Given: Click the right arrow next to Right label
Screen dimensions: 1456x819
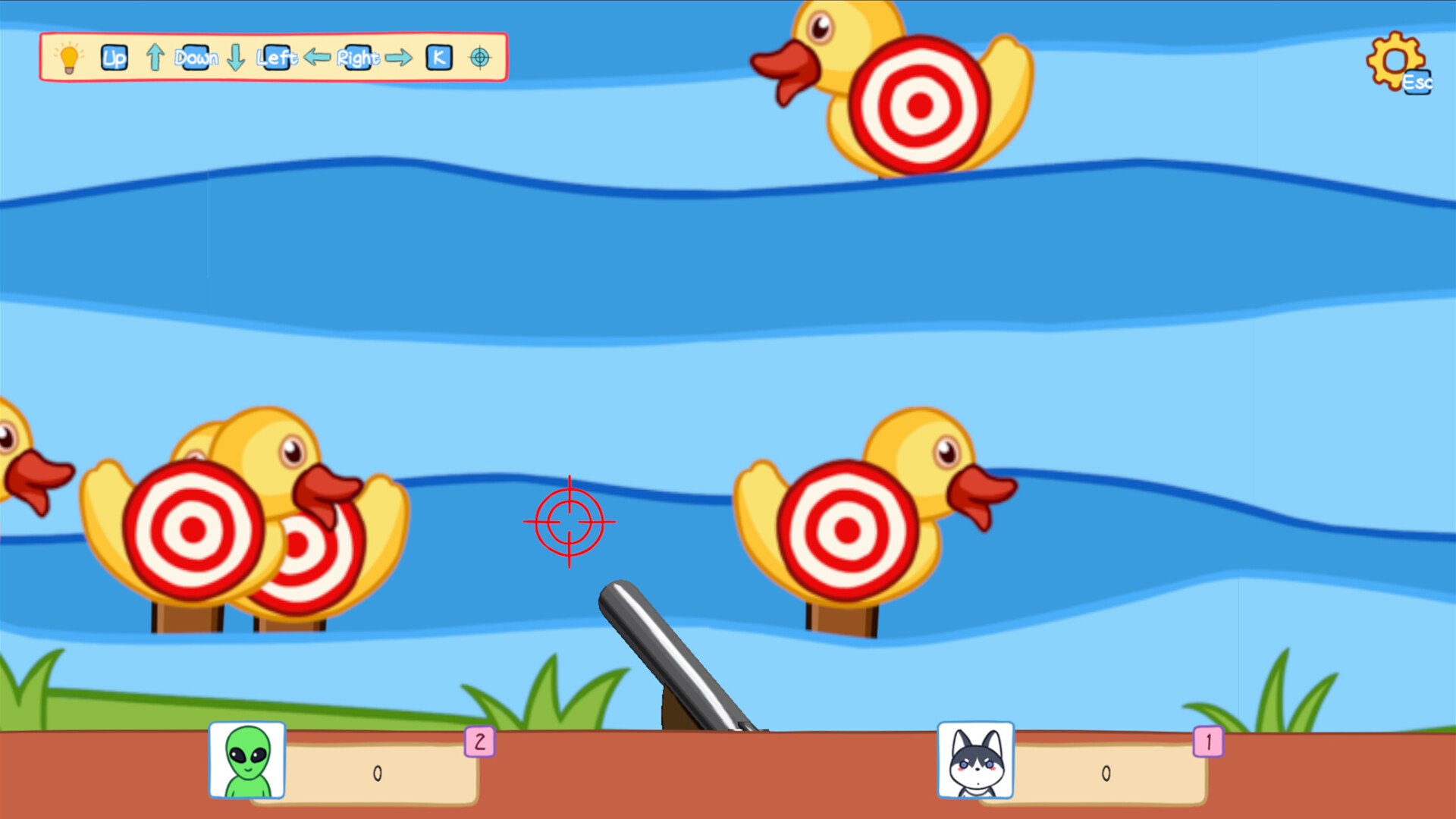Looking at the screenshot, I should pos(399,57).
